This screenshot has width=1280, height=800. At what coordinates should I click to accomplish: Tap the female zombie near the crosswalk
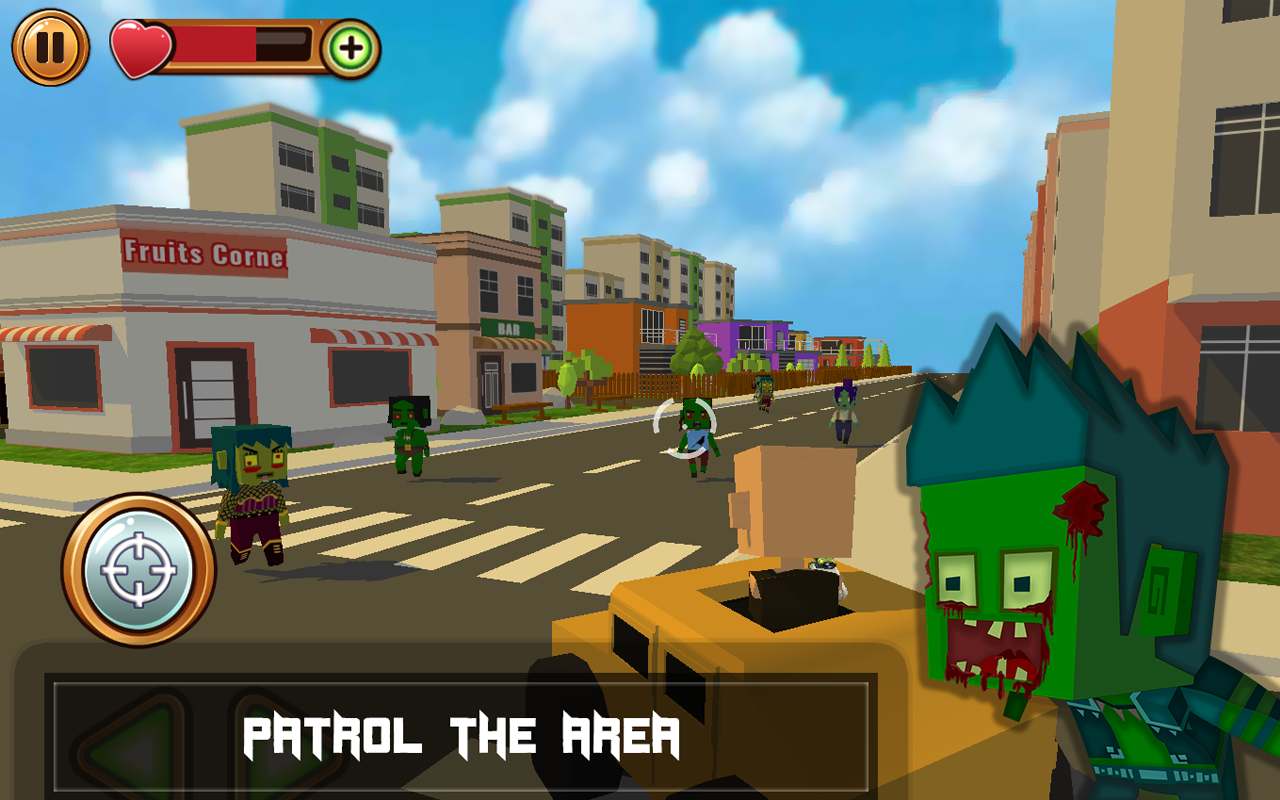click(x=248, y=490)
